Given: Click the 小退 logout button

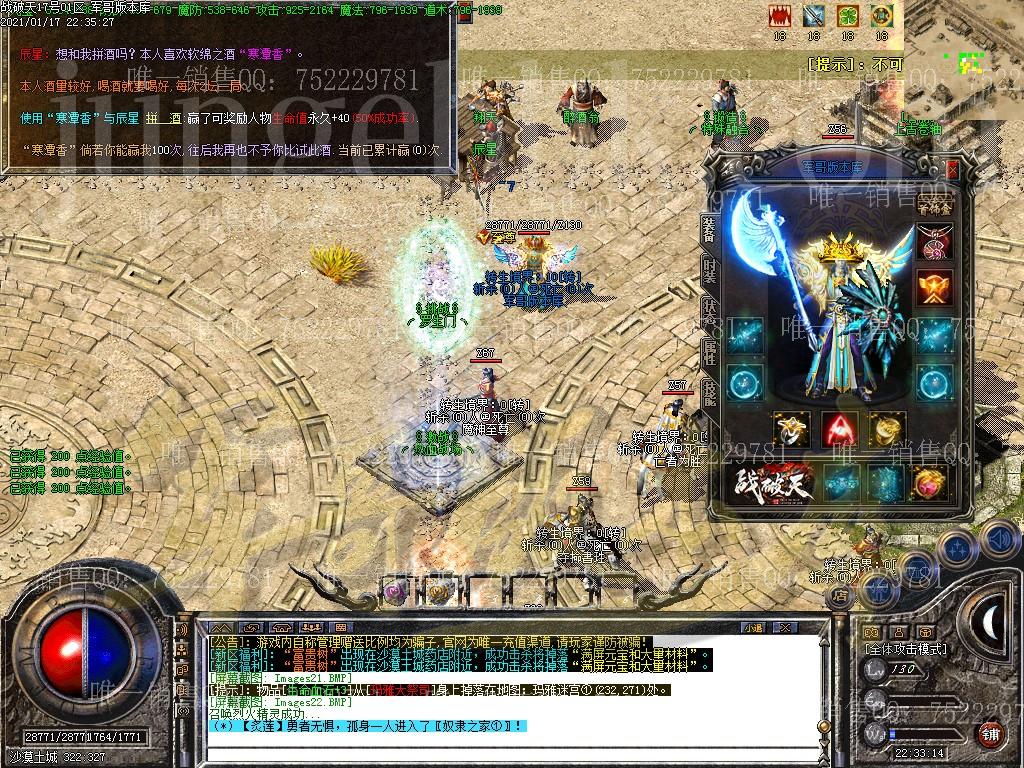Looking at the screenshot, I should pos(752,628).
